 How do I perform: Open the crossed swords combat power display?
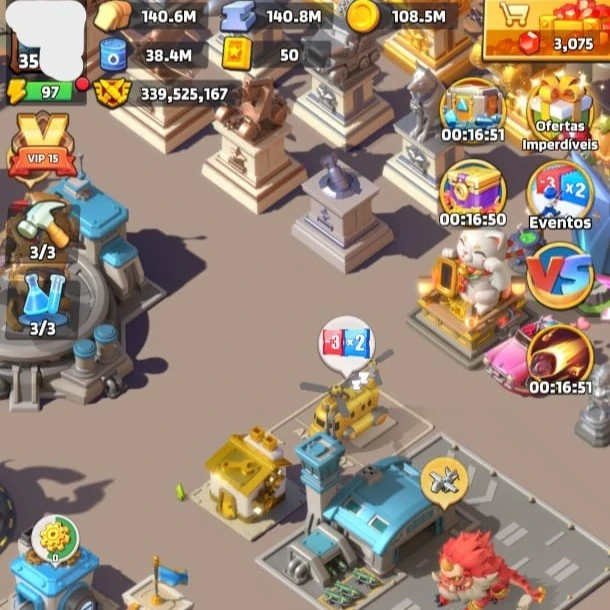(x=165, y=93)
